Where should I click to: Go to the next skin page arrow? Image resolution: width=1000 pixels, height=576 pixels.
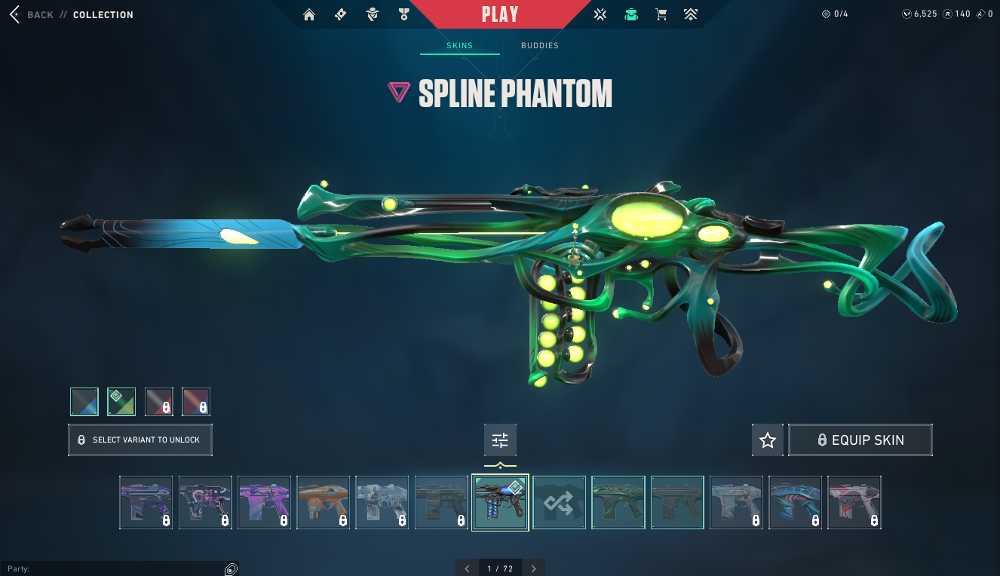click(x=534, y=568)
